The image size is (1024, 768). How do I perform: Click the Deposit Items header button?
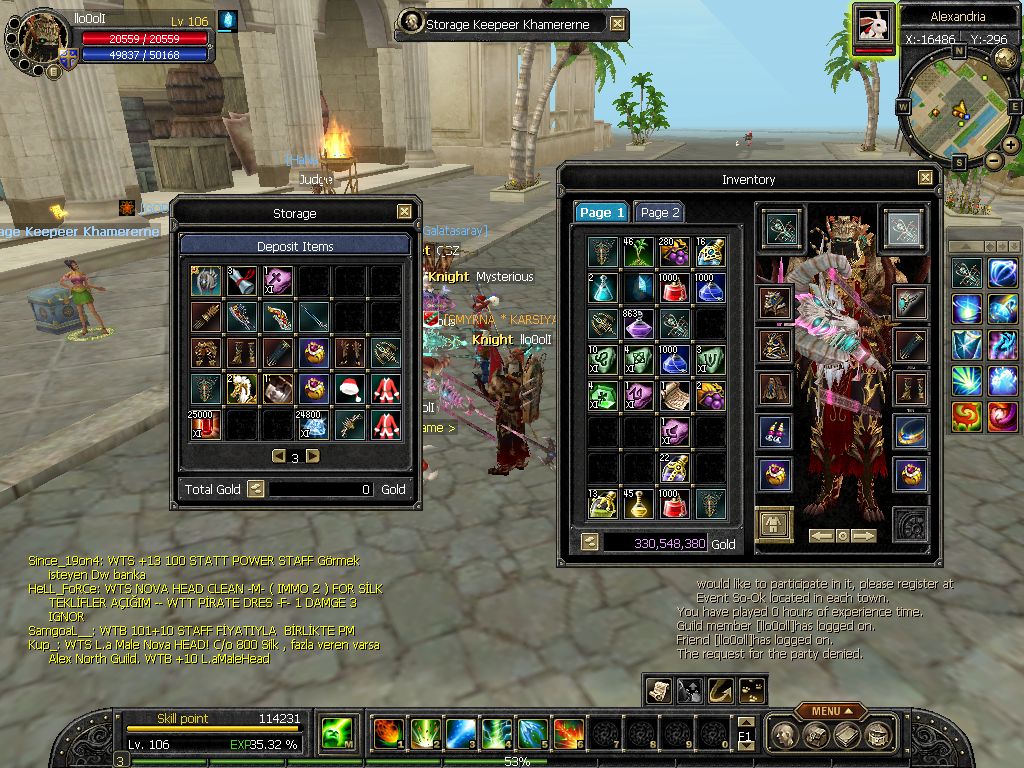295,246
